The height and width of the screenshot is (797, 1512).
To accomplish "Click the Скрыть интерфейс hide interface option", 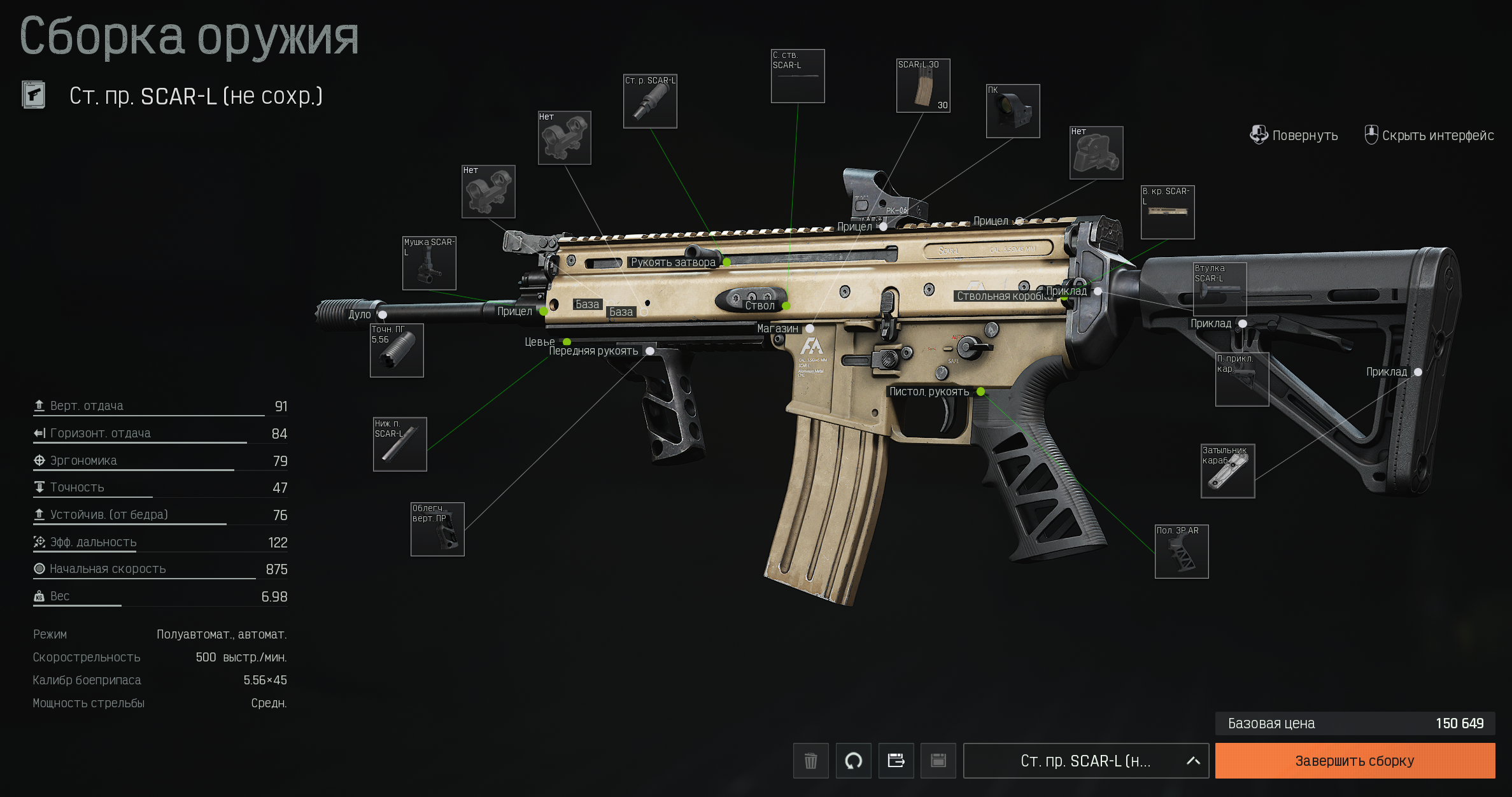I will click(1430, 136).
